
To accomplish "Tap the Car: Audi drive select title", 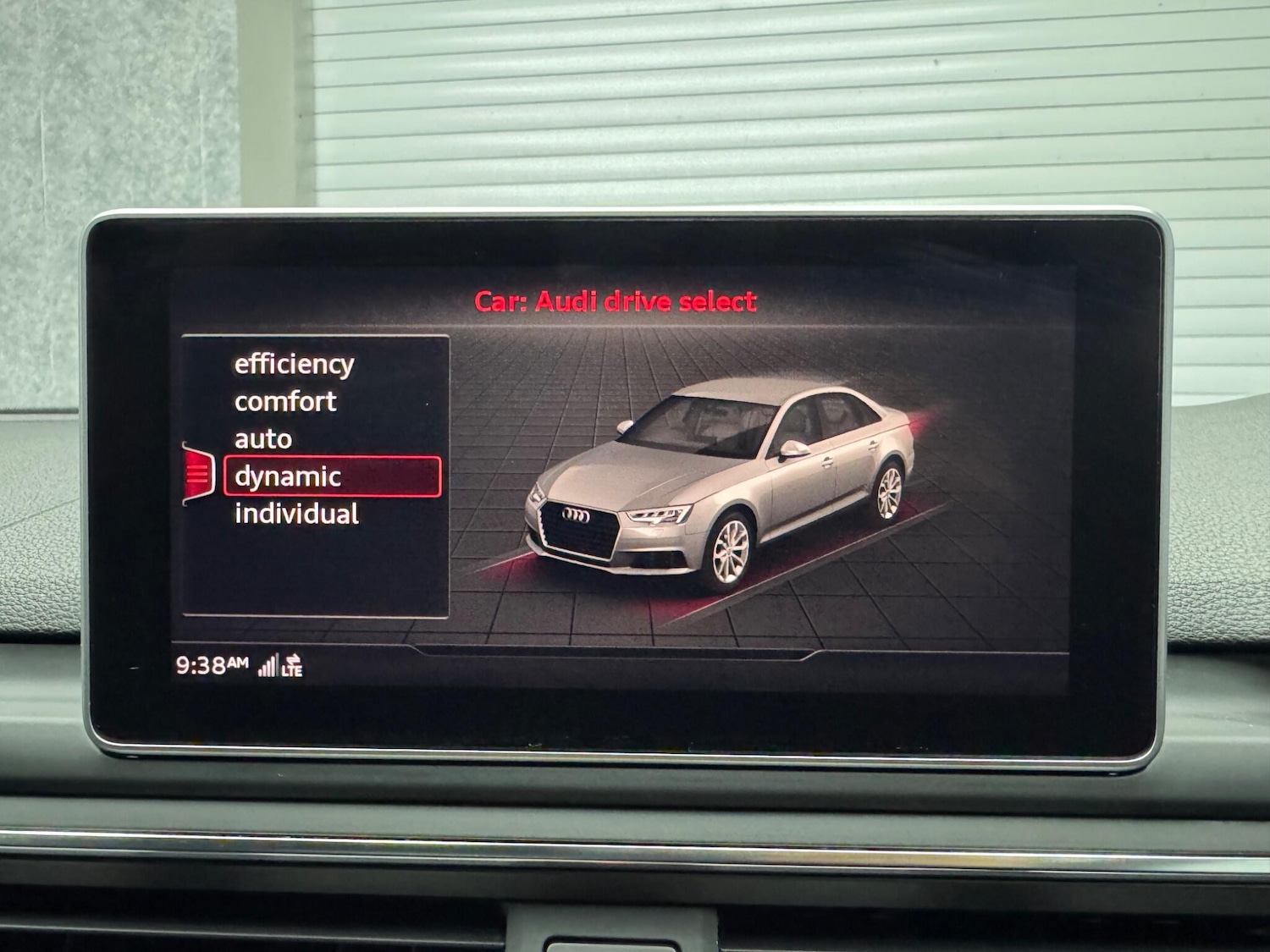I will [x=616, y=301].
